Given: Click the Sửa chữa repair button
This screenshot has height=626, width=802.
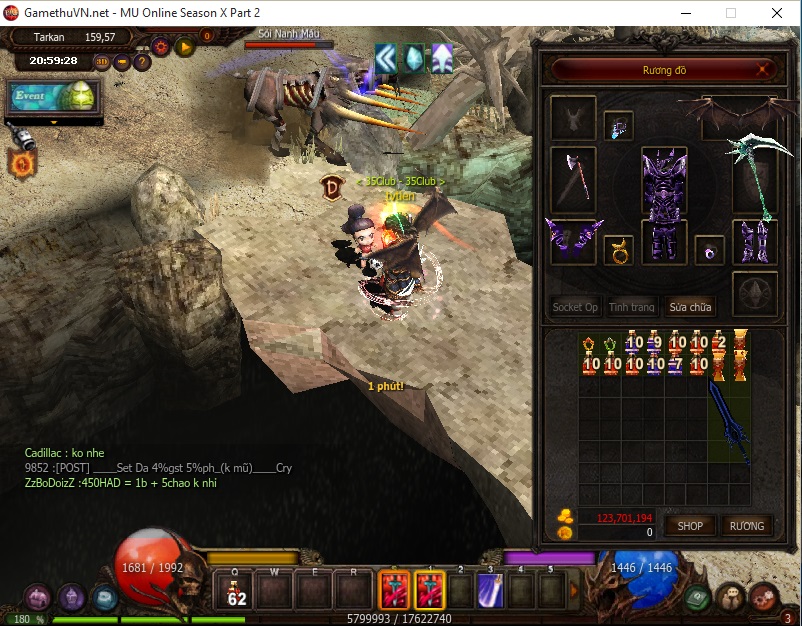Looking at the screenshot, I should pos(691,307).
